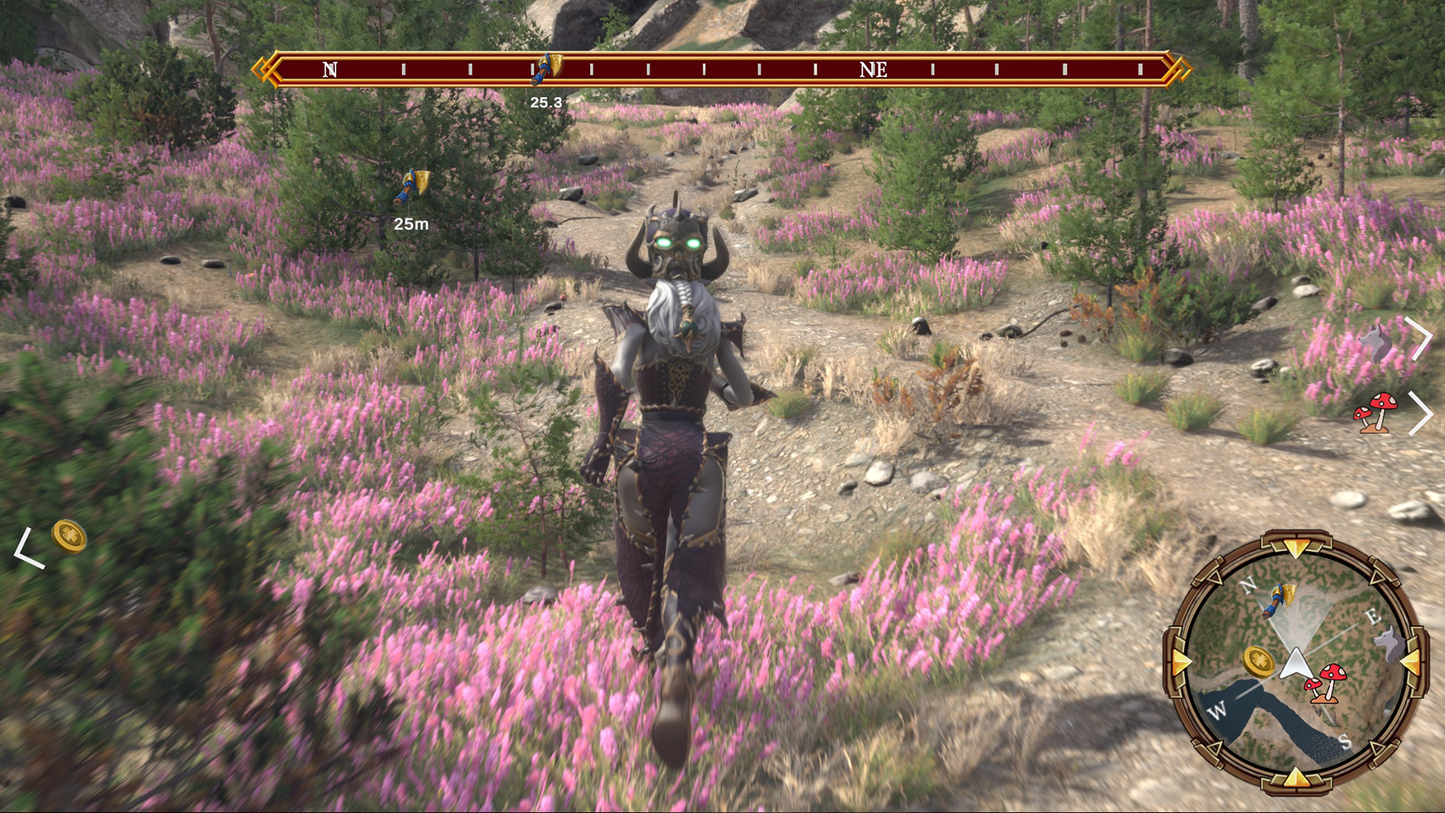
Task: Click the gold coin off-screen indicator
Action: click(69, 536)
